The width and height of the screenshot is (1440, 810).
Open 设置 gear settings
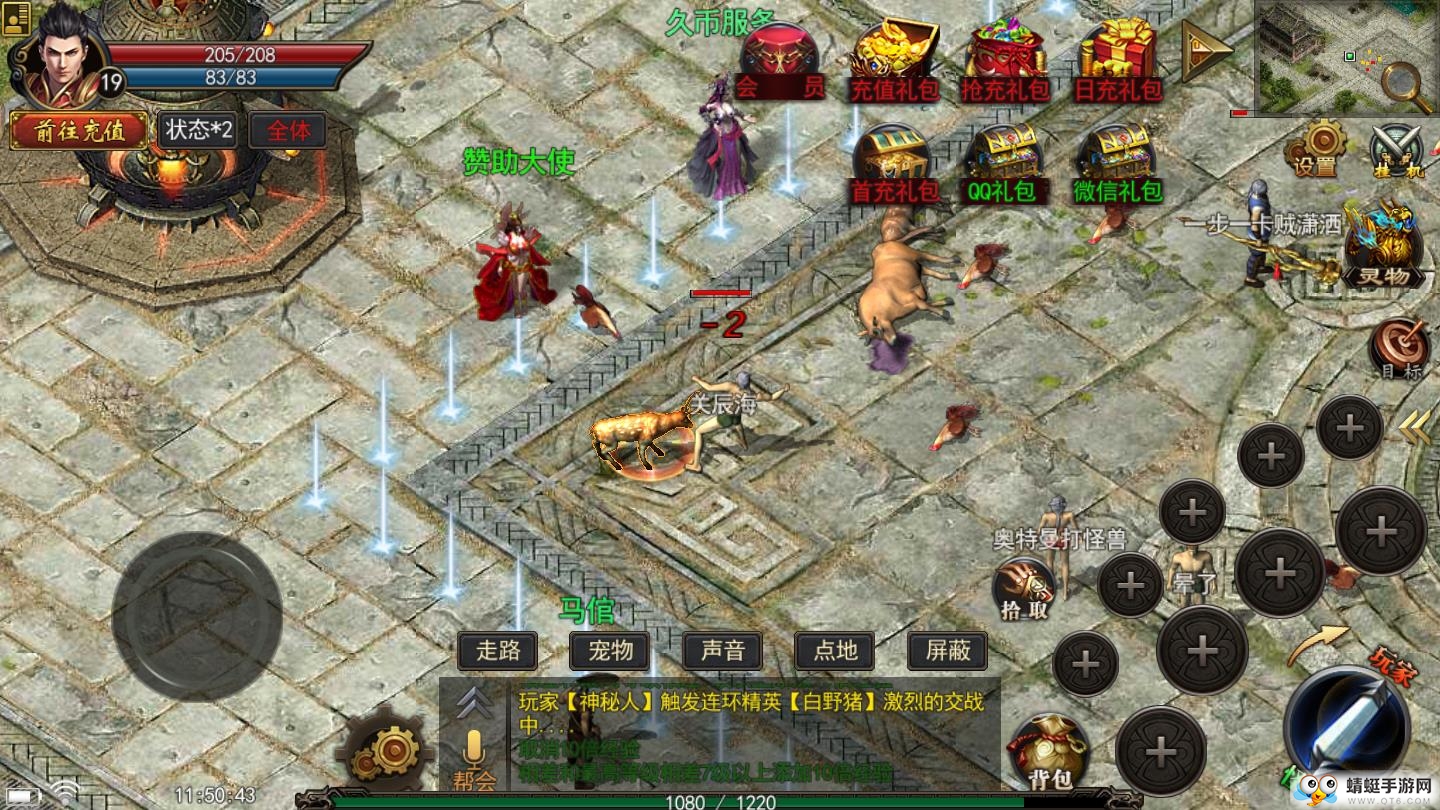(1323, 146)
